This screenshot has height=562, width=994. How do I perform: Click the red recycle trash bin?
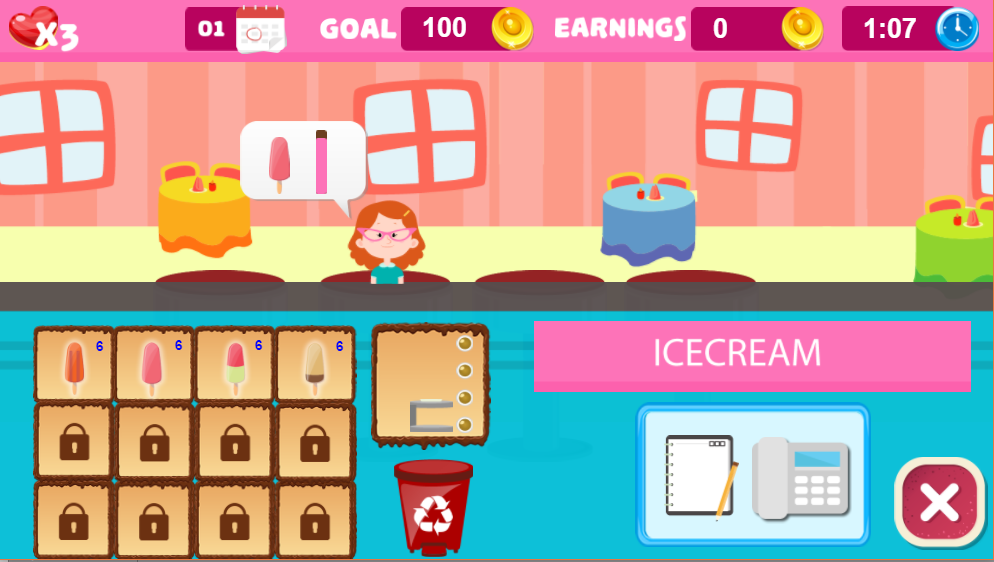(433, 507)
